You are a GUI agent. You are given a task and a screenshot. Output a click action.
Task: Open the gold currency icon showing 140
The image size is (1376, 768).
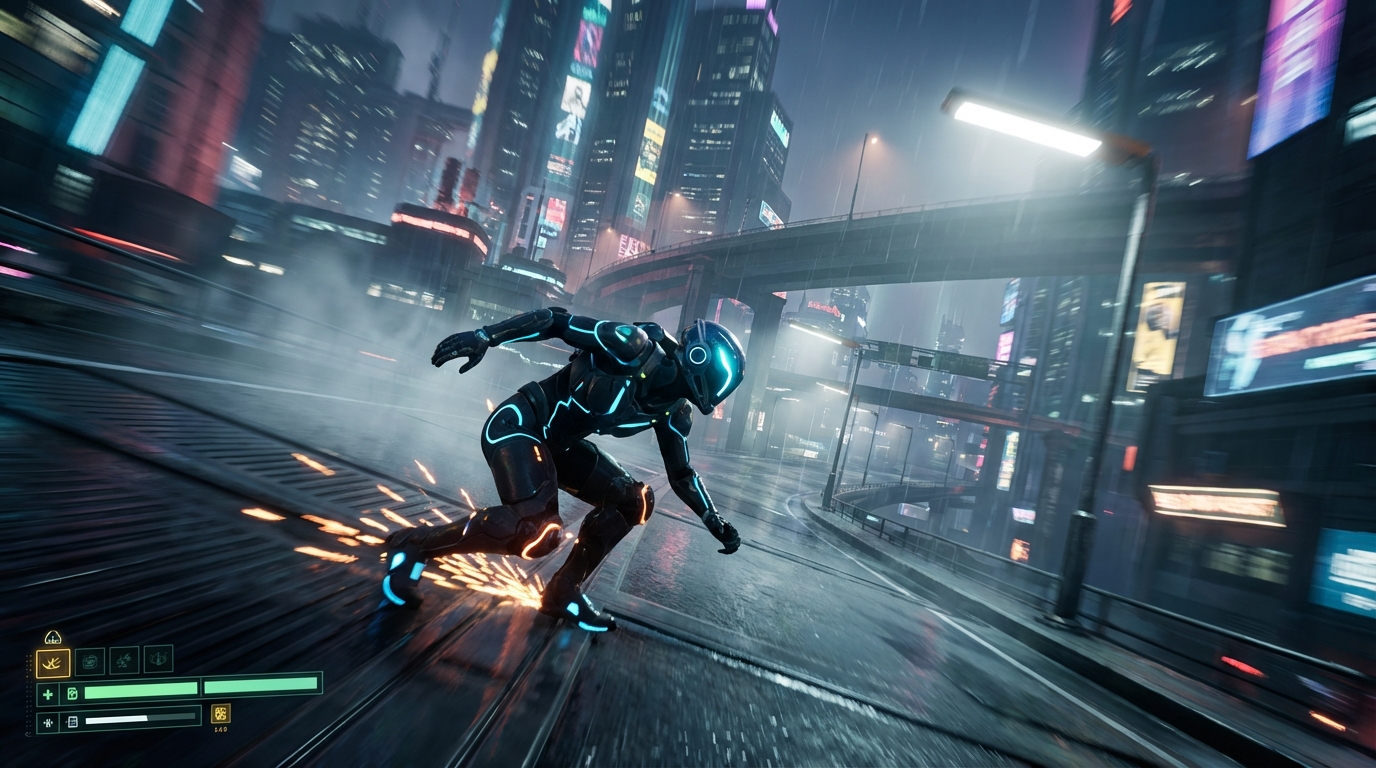220,716
